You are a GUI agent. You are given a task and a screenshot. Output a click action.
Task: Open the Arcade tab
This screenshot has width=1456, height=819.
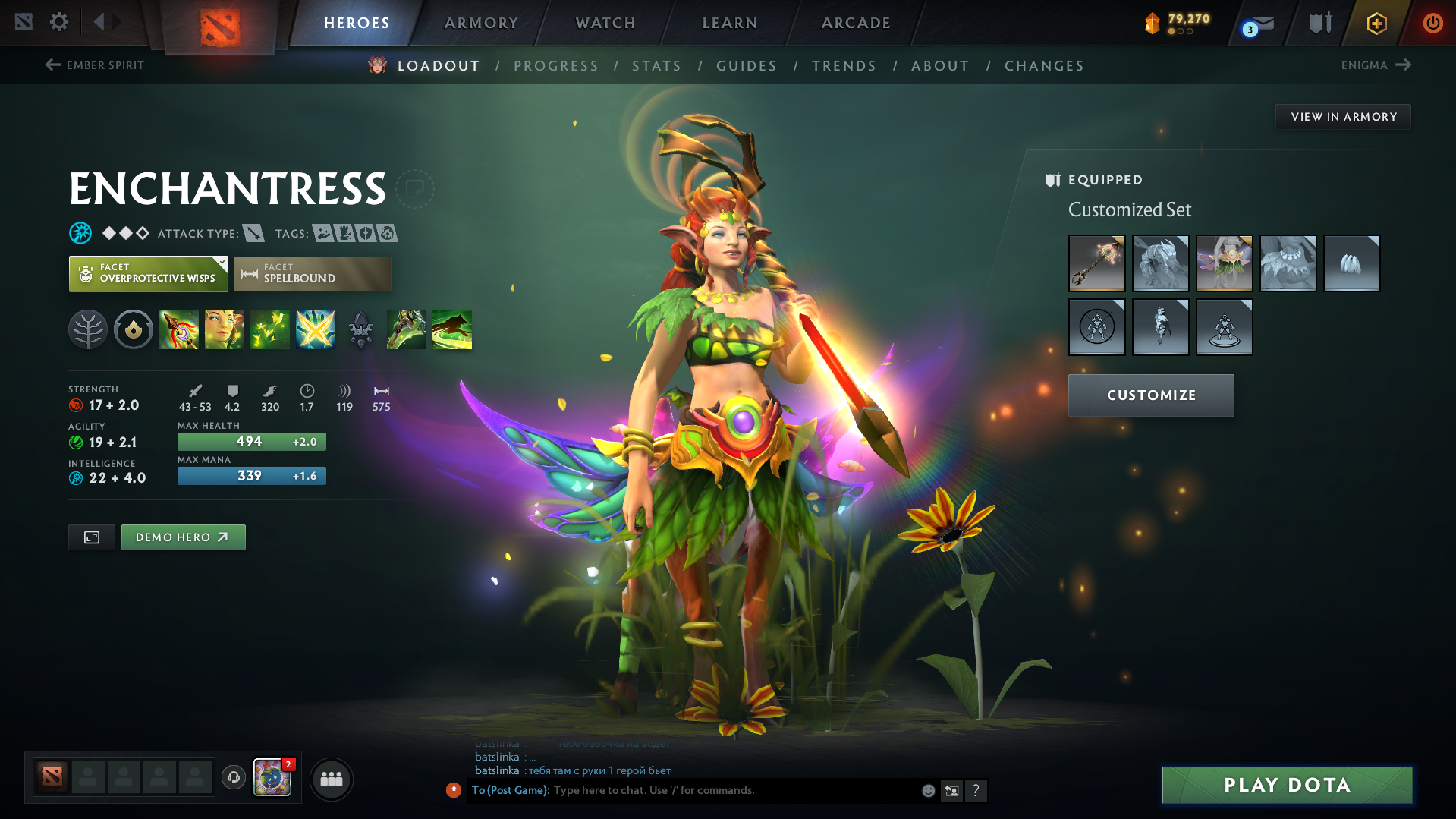(856, 23)
